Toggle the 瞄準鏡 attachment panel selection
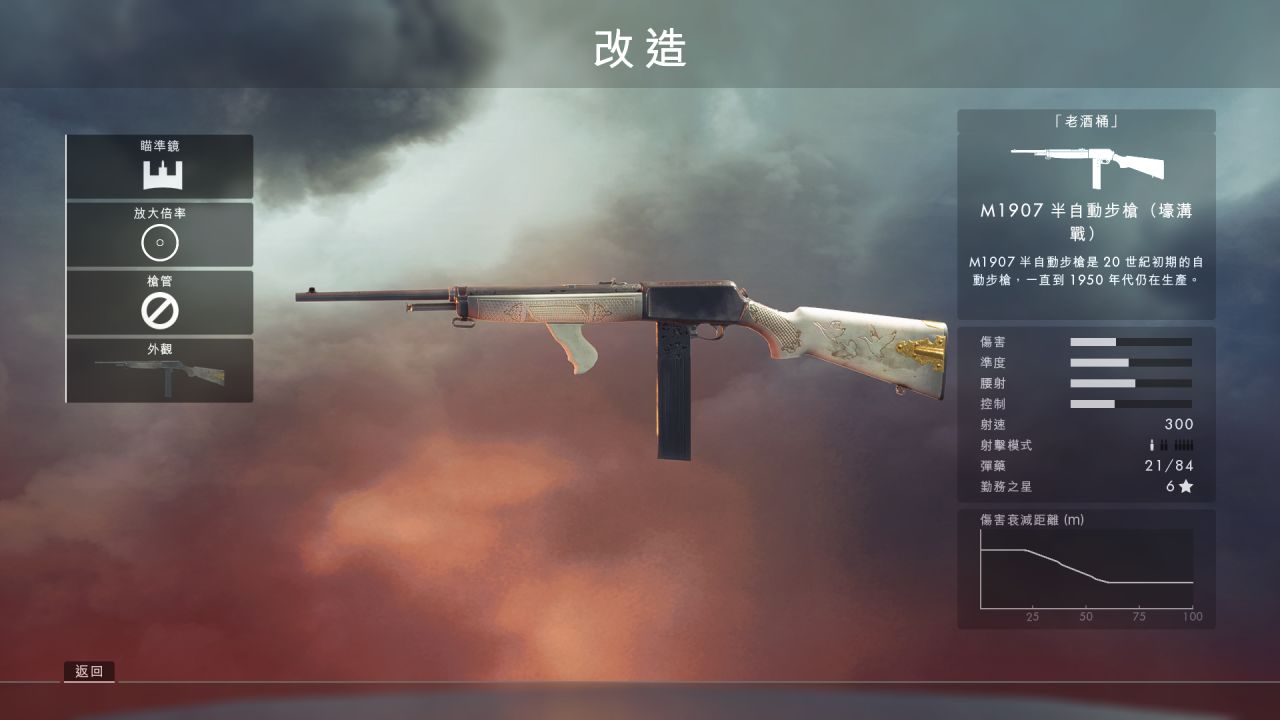Screen dimensions: 1280x720 click(x=159, y=165)
